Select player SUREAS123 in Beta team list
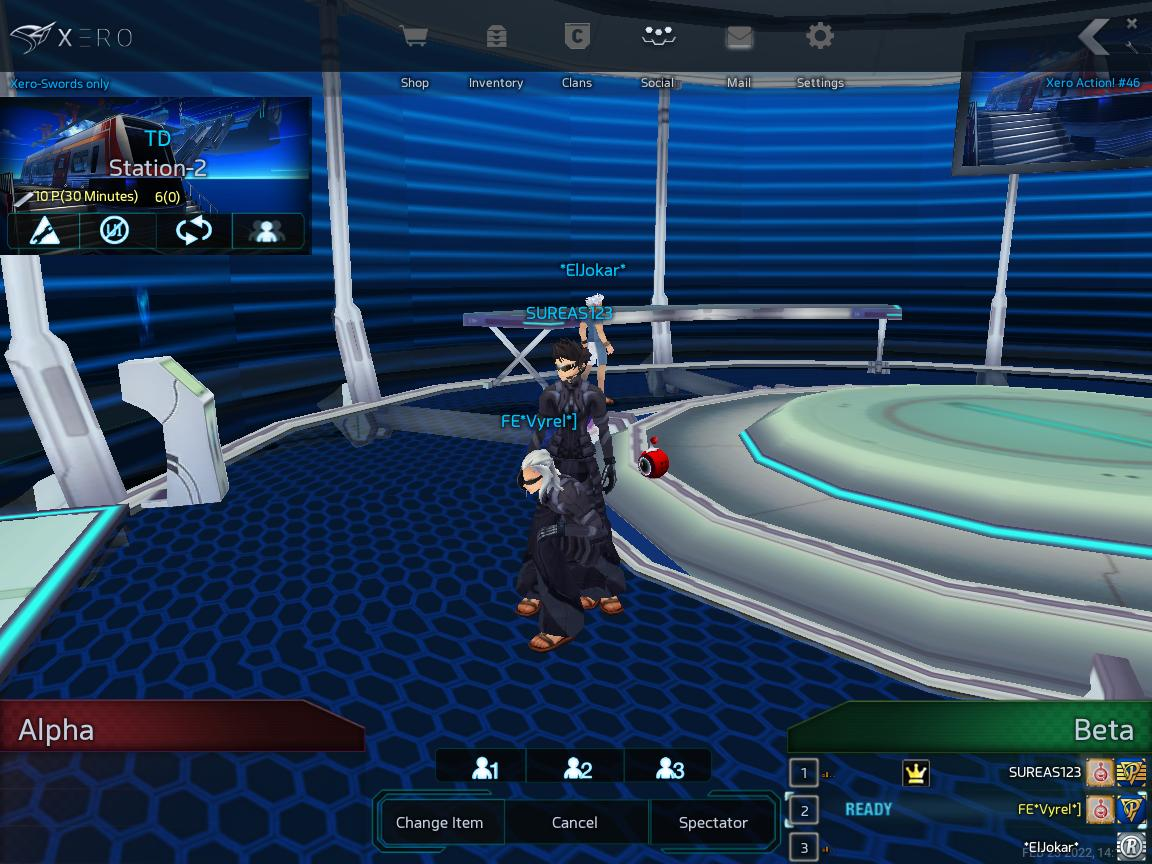Viewport: 1152px width, 864px height. [1044, 772]
